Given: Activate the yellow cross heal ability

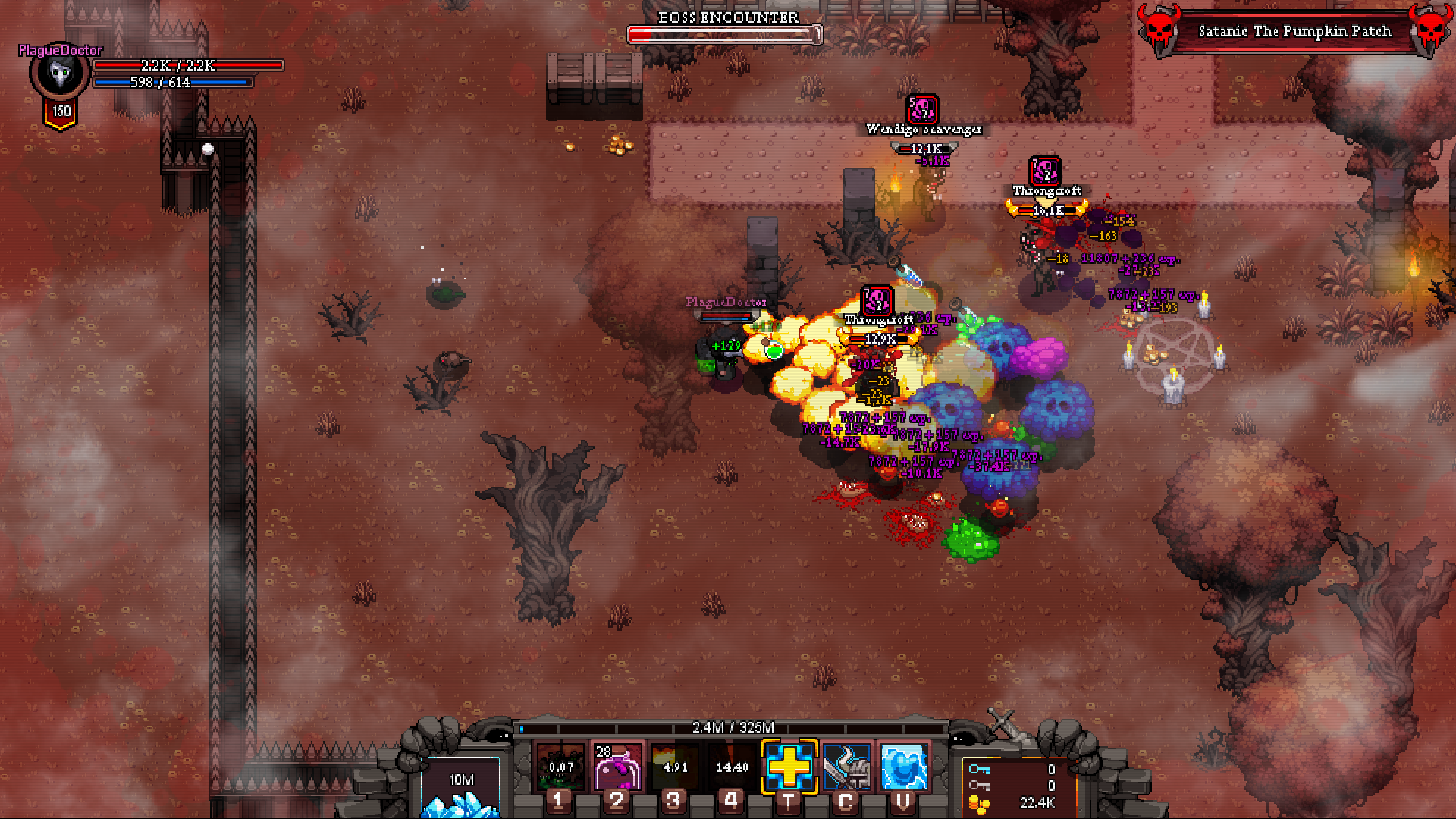Looking at the screenshot, I should [789, 767].
